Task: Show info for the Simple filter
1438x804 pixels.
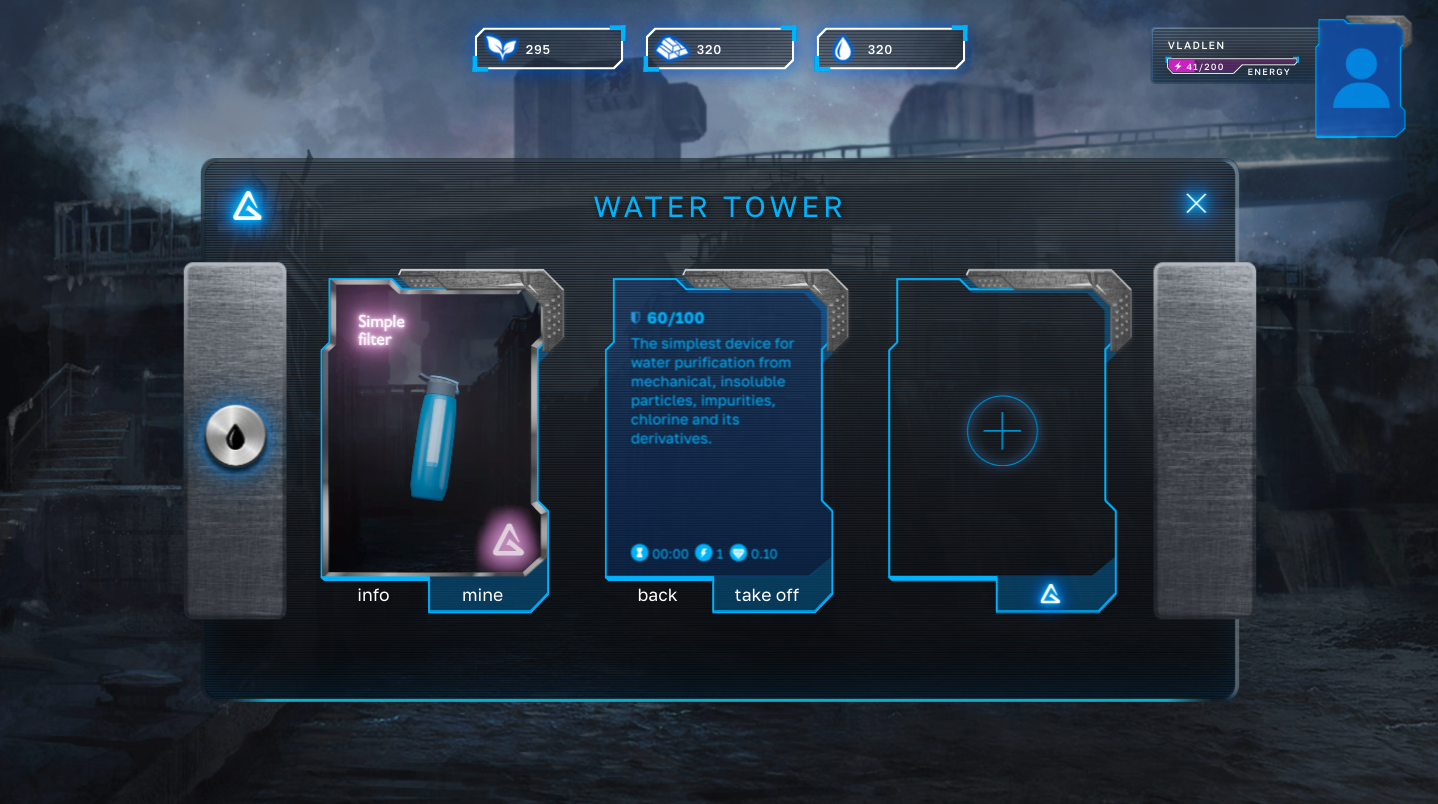Action: (373, 595)
